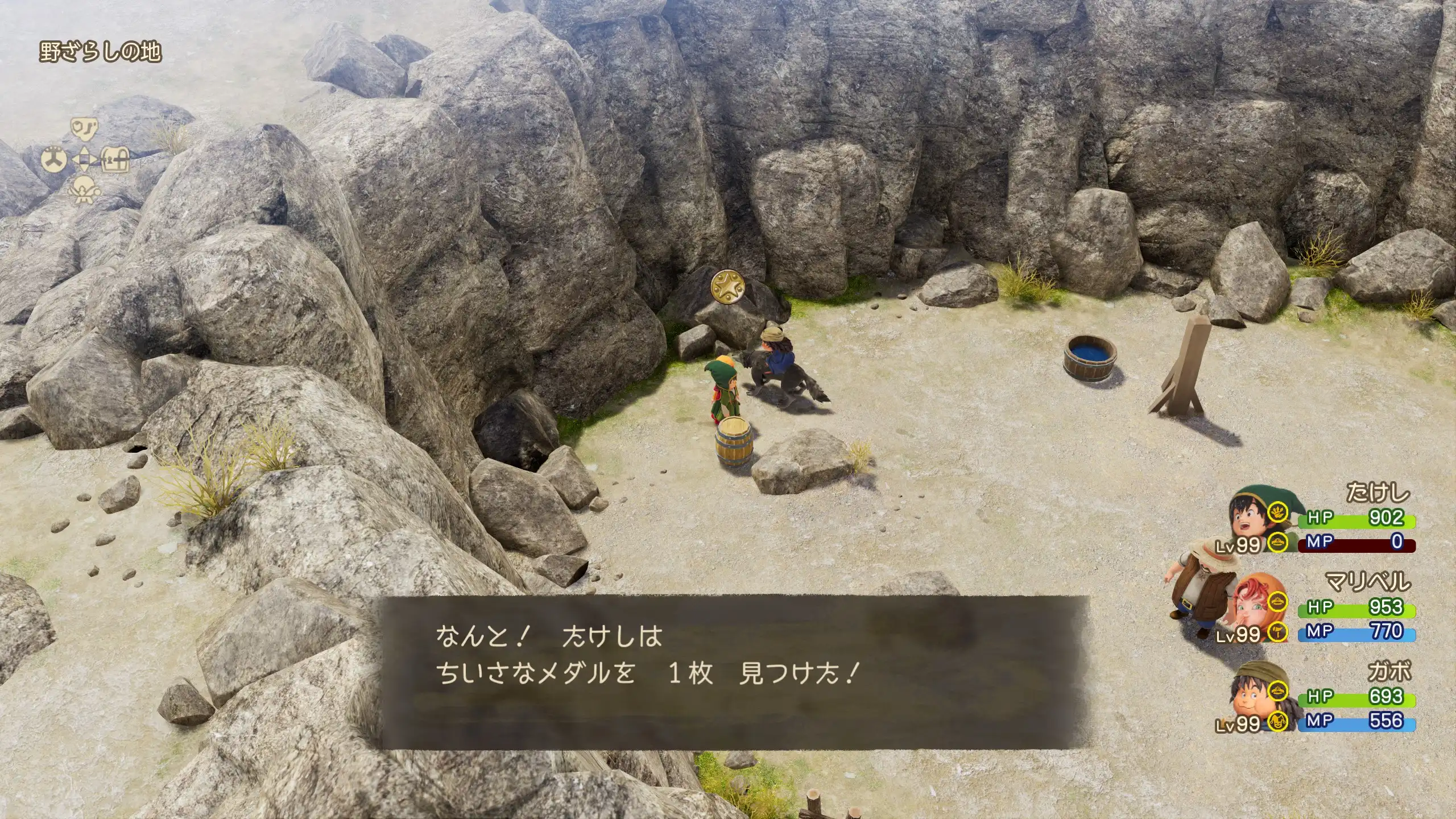The image size is (1456, 819).
Task: Activate the seated figure shortcut icon
Action: (x=84, y=189)
